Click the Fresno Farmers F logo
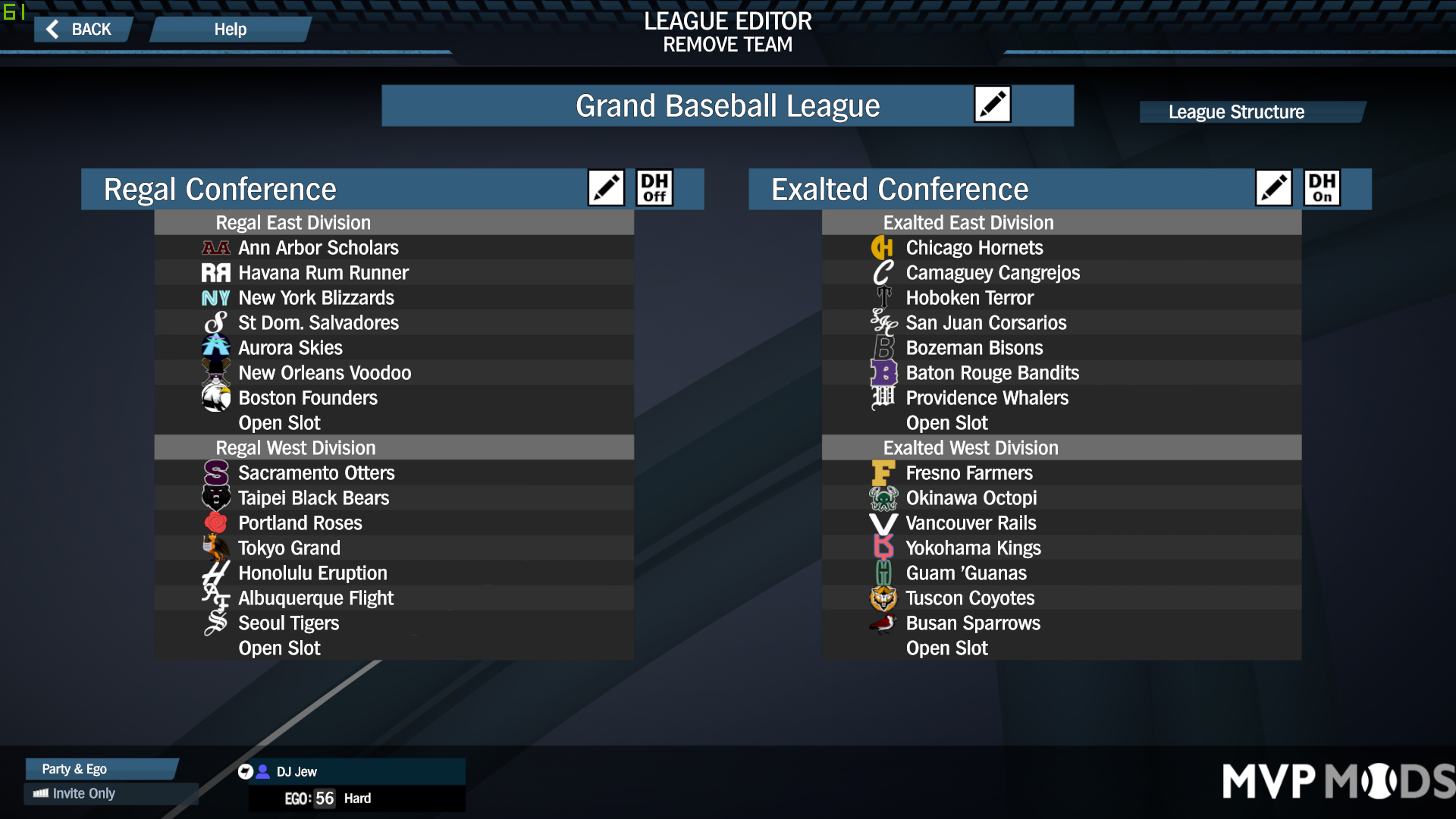The height and width of the screenshot is (819, 1456). point(883,472)
